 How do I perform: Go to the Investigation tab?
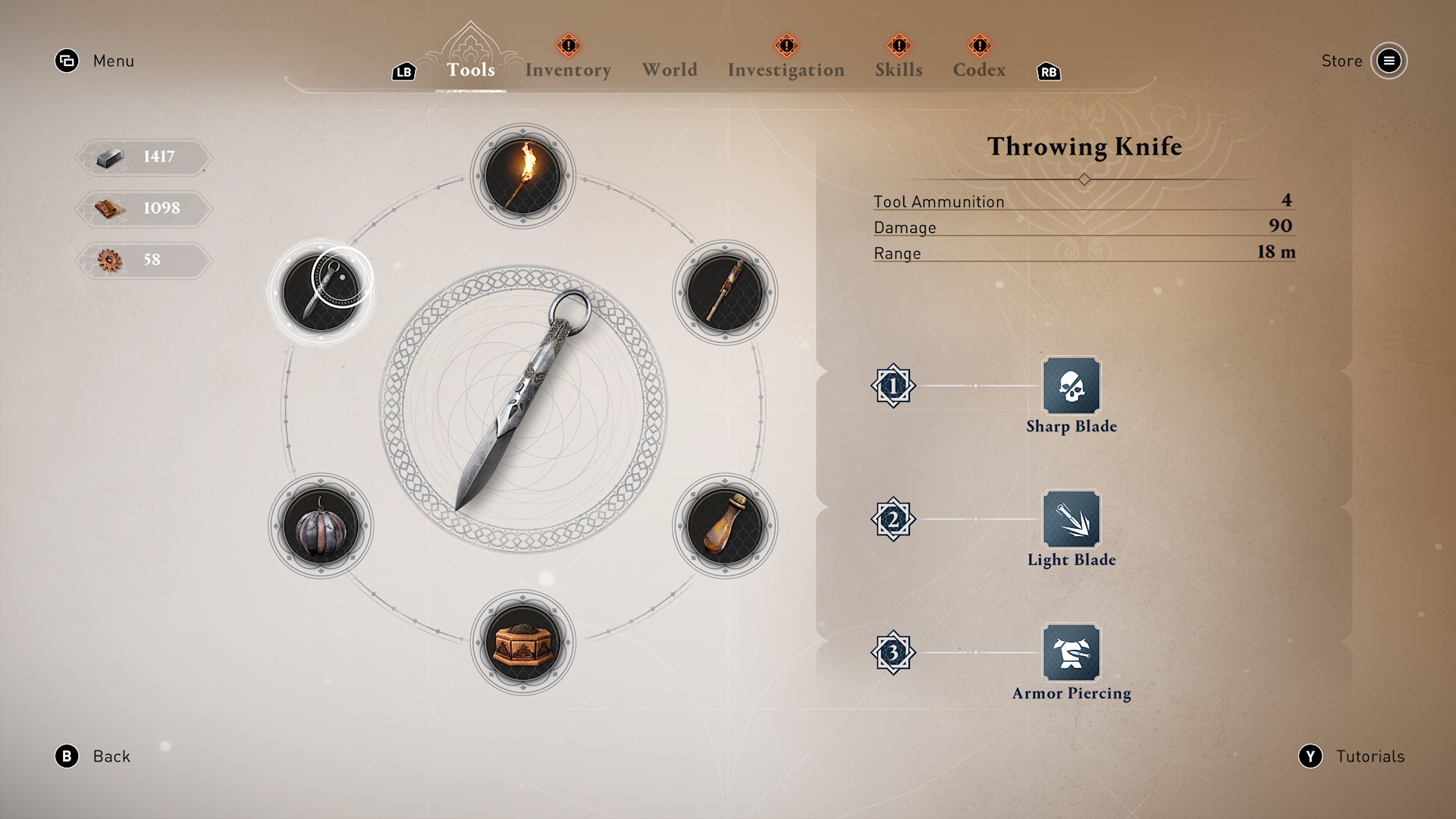point(786,70)
